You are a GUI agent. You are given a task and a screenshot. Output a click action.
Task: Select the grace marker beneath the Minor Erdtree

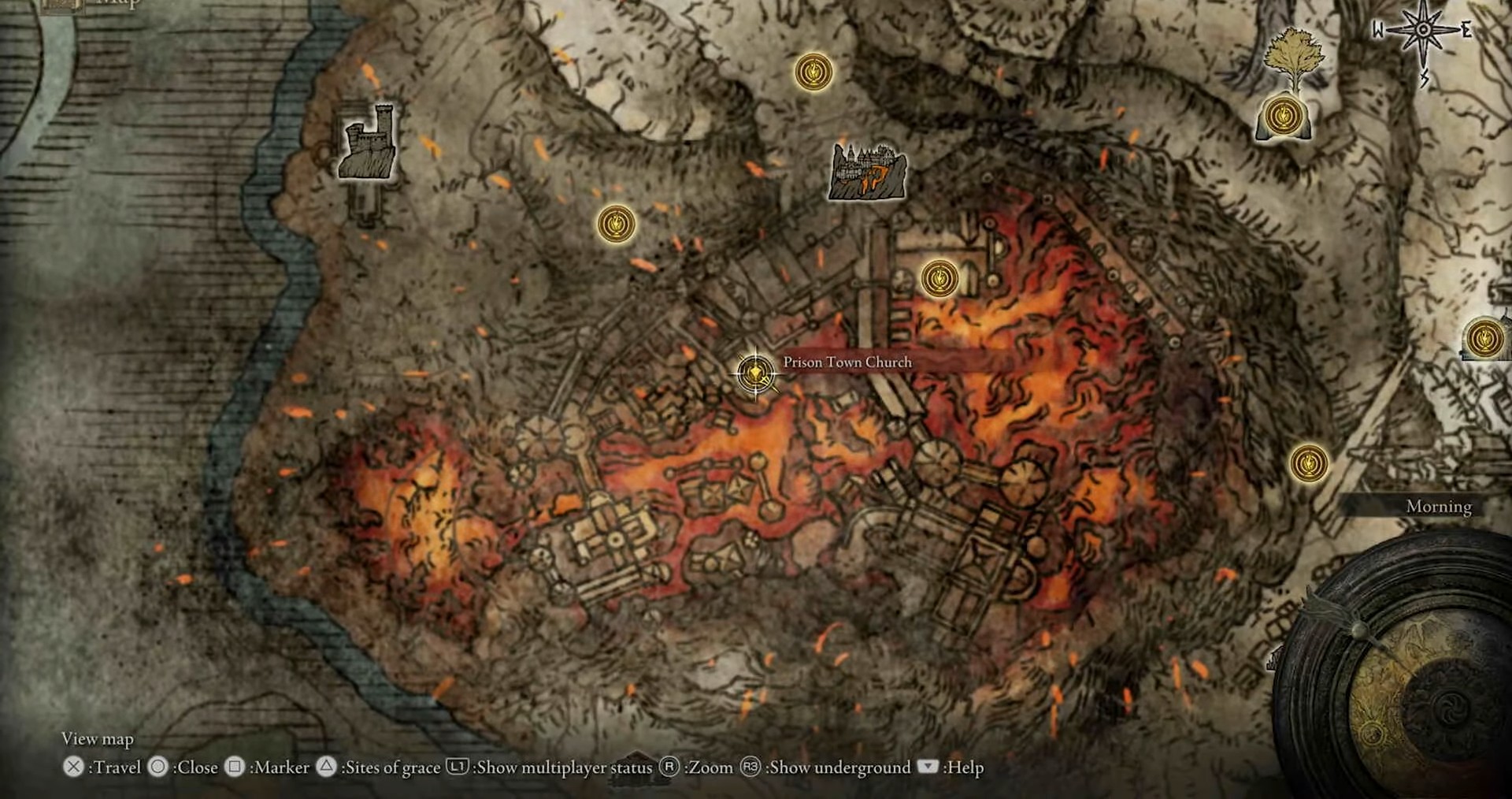pyautogui.click(x=1282, y=117)
